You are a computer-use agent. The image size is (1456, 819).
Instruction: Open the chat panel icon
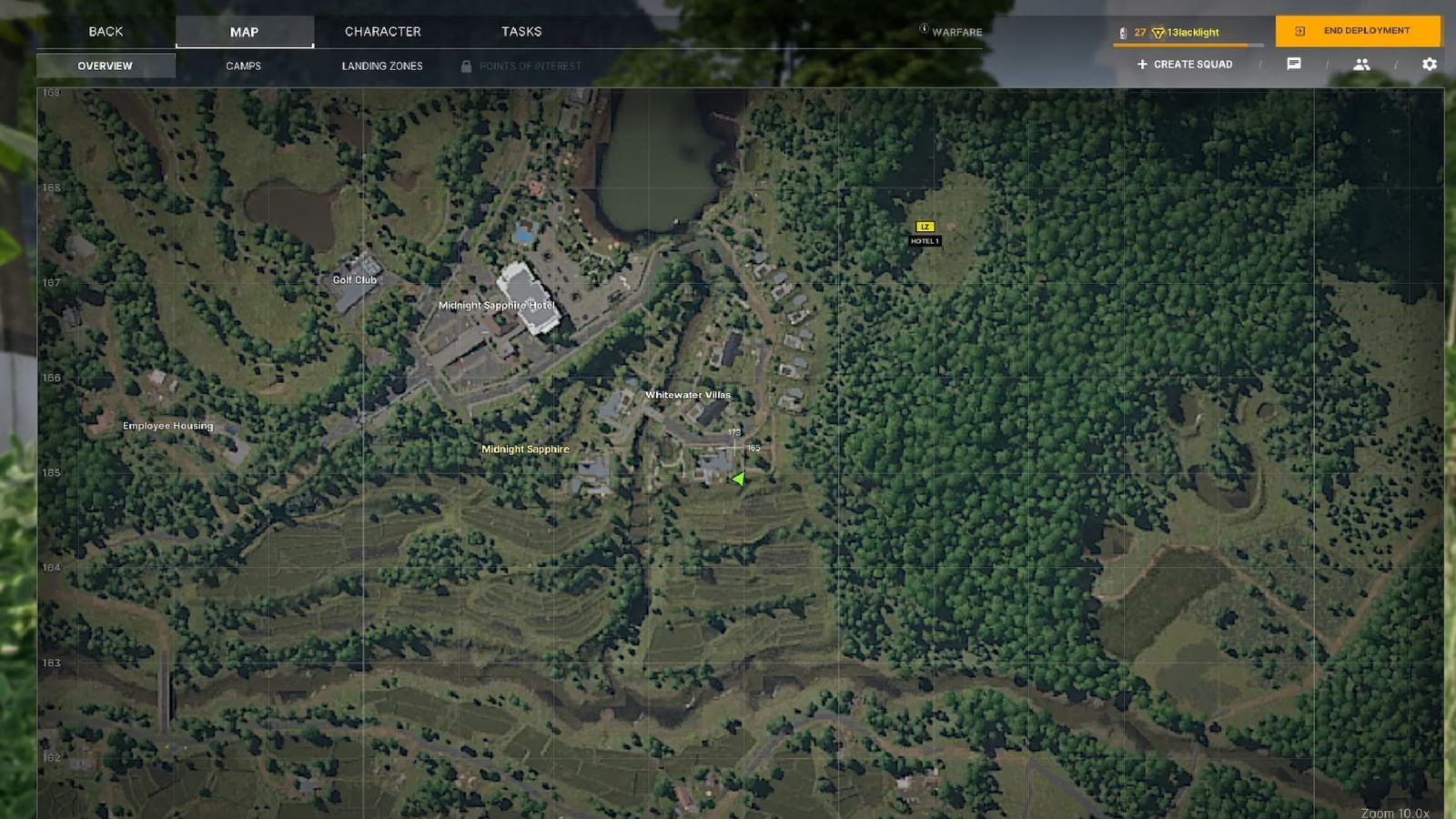(1293, 64)
